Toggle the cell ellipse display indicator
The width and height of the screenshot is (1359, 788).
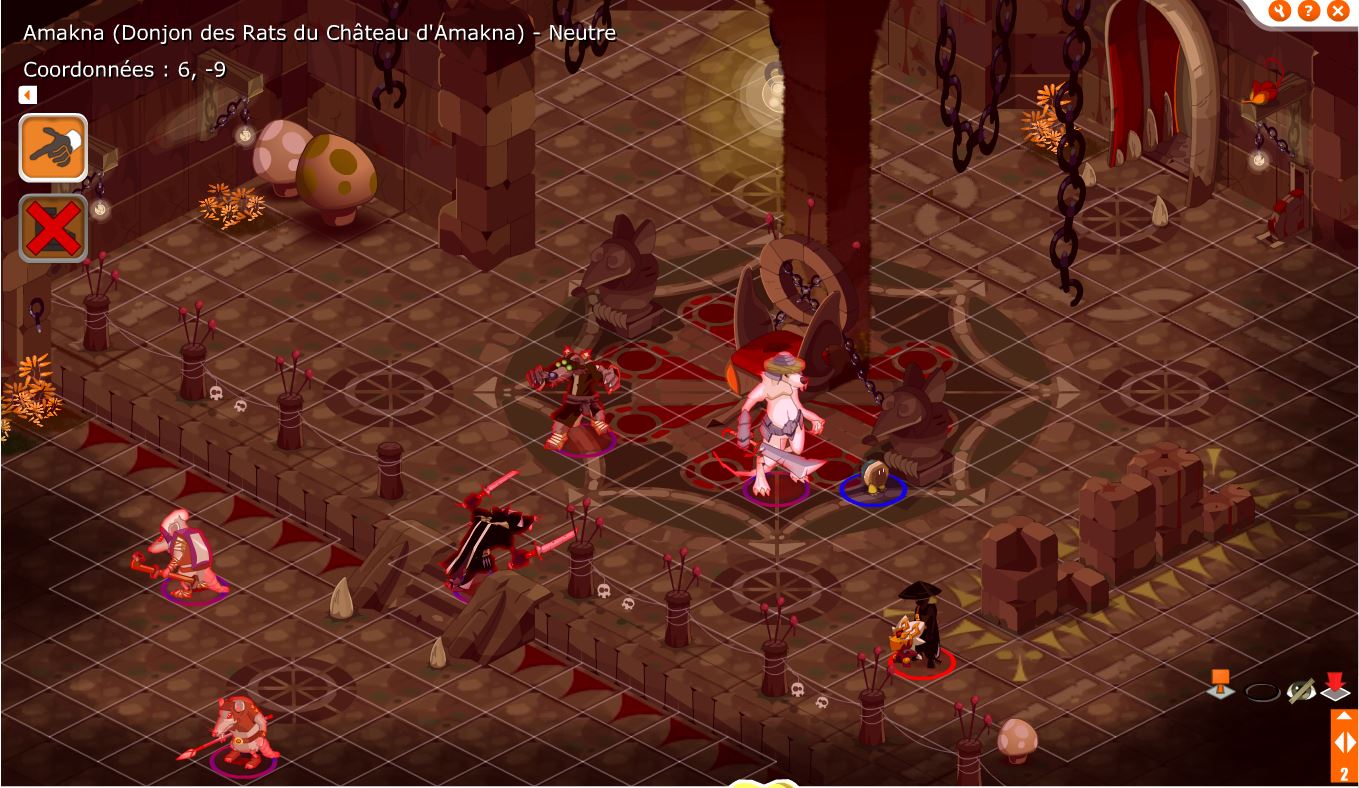point(1262,690)
